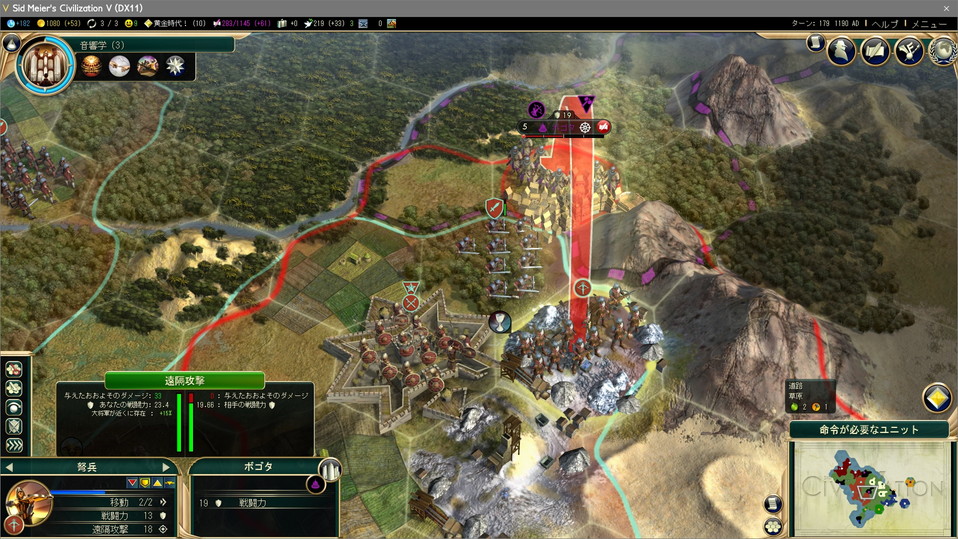Close the Civilization V window
The height and width of the screenshot is (539, 958).
coord(945,7)
